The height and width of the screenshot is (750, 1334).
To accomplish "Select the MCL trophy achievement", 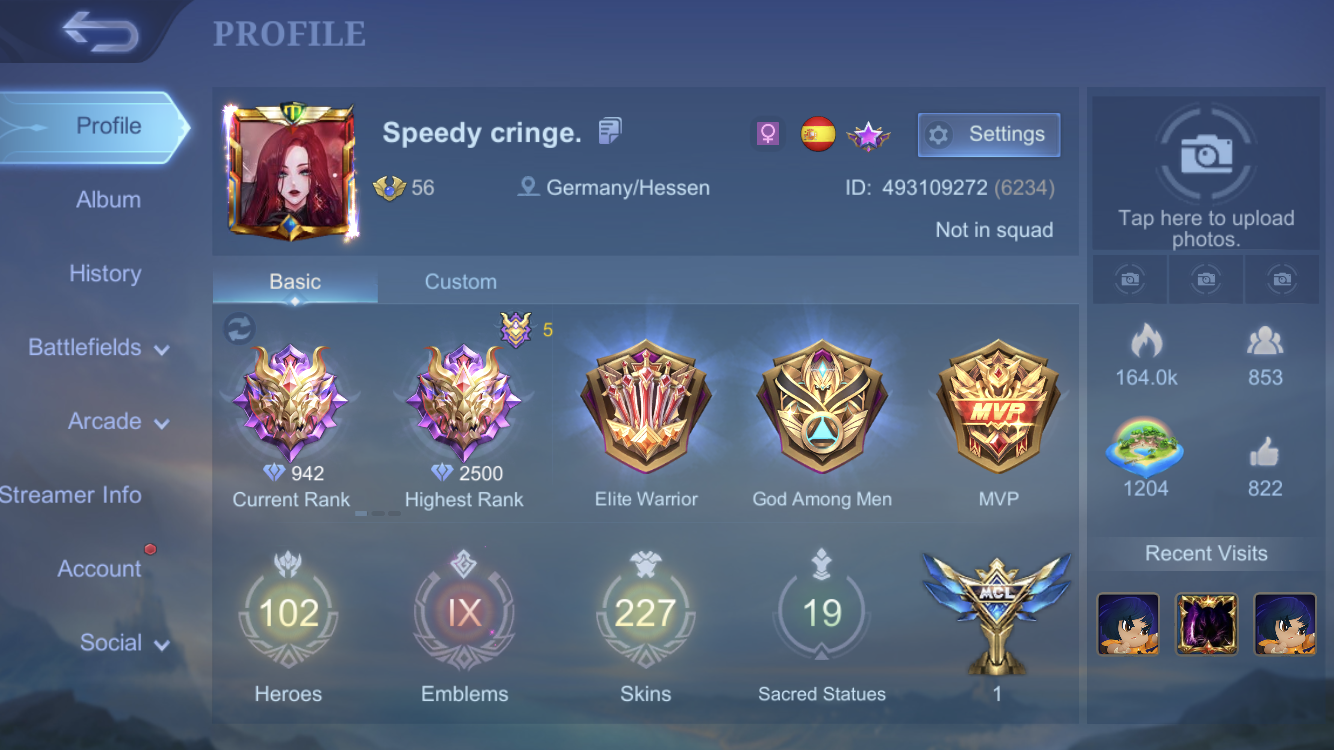I will [997, 608].
